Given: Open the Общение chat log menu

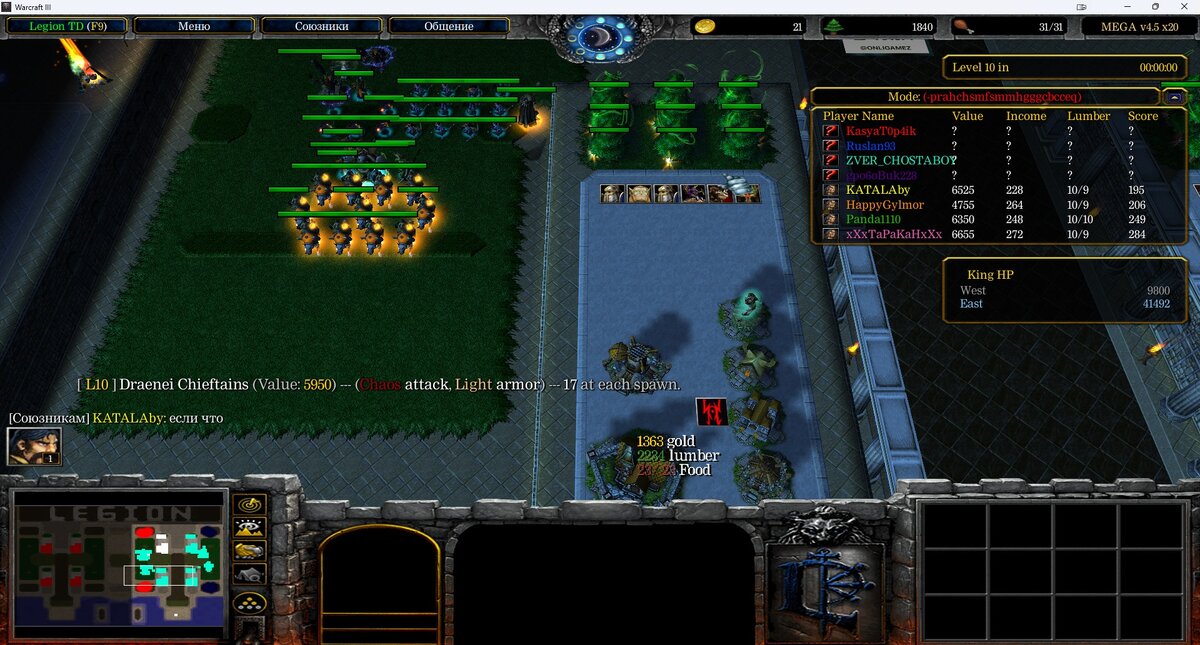Looking at the screenshot, I should 449,26.
